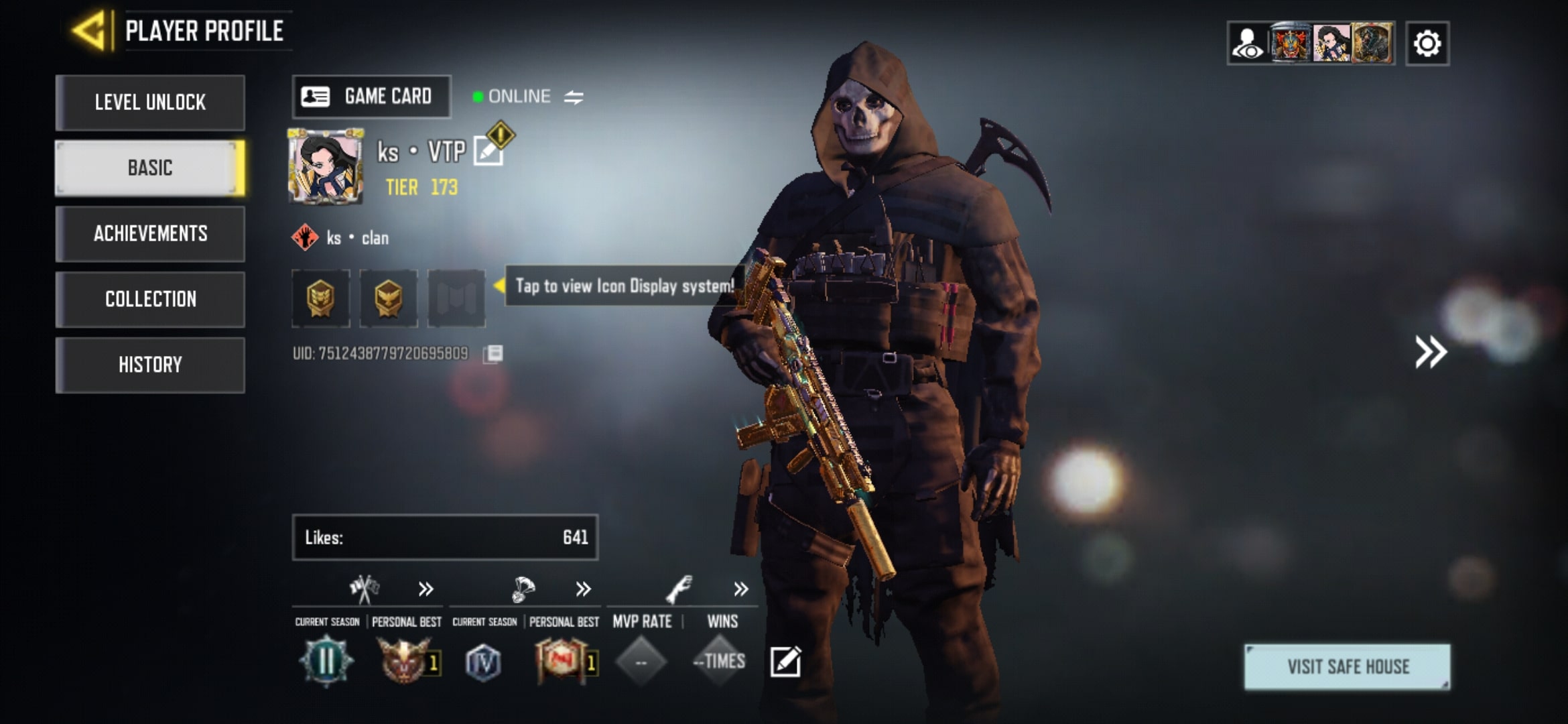Open the Game Card
Screen dimensions: 1568x724
(x=371, y=97)
